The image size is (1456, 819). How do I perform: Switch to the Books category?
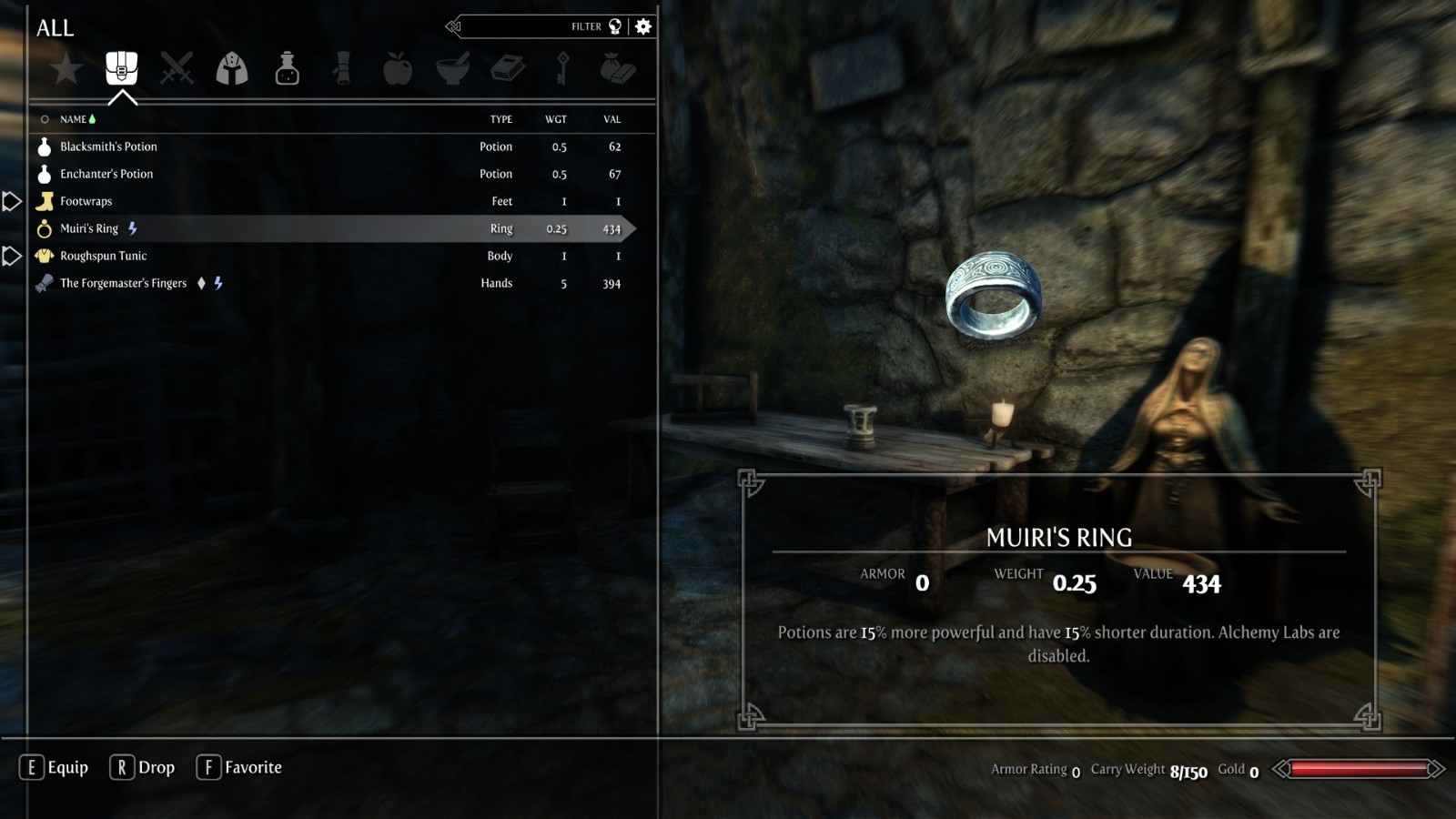pos(508,69)
